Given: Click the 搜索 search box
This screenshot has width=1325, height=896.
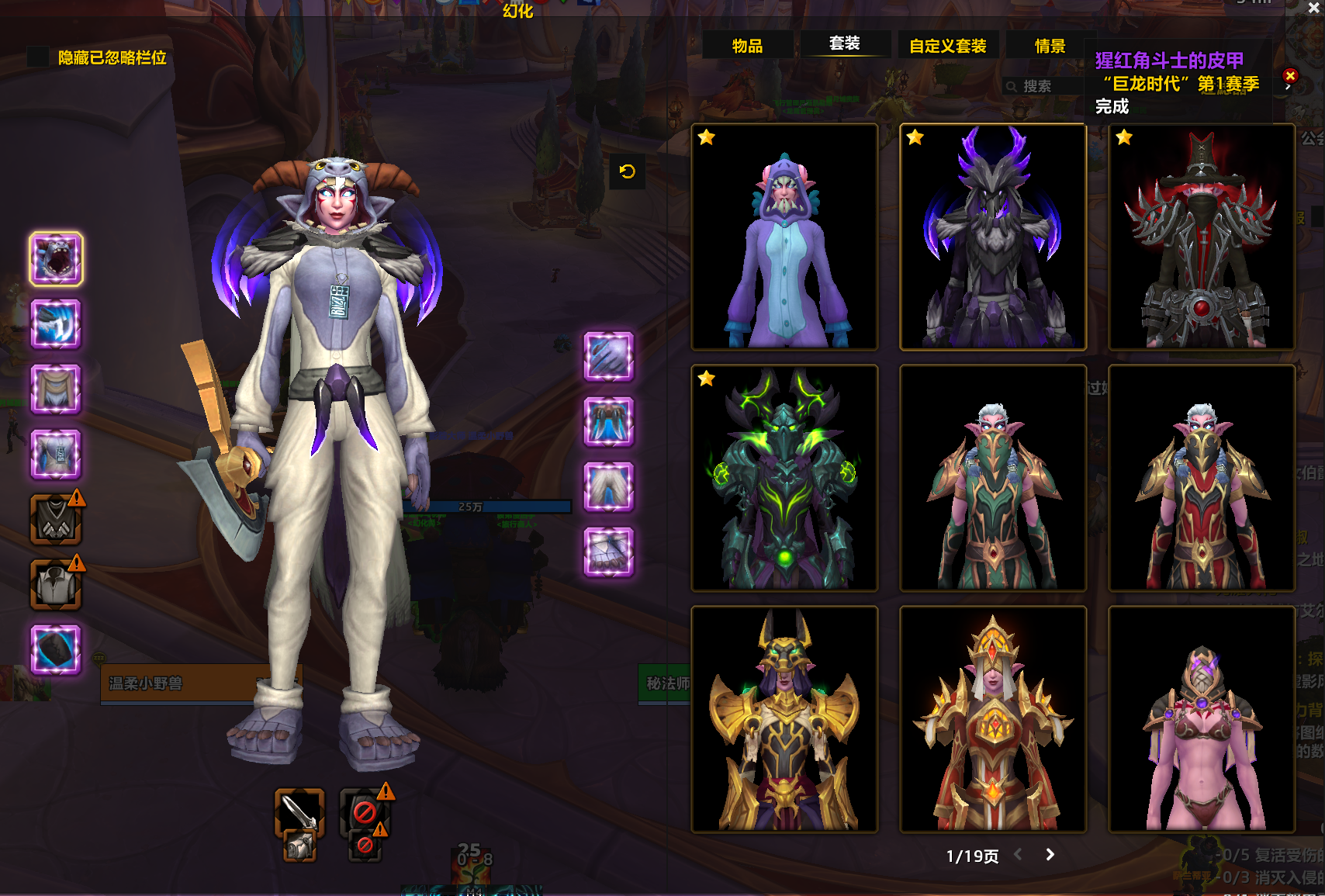Looking at the screenshot, I should point(1043,86).
